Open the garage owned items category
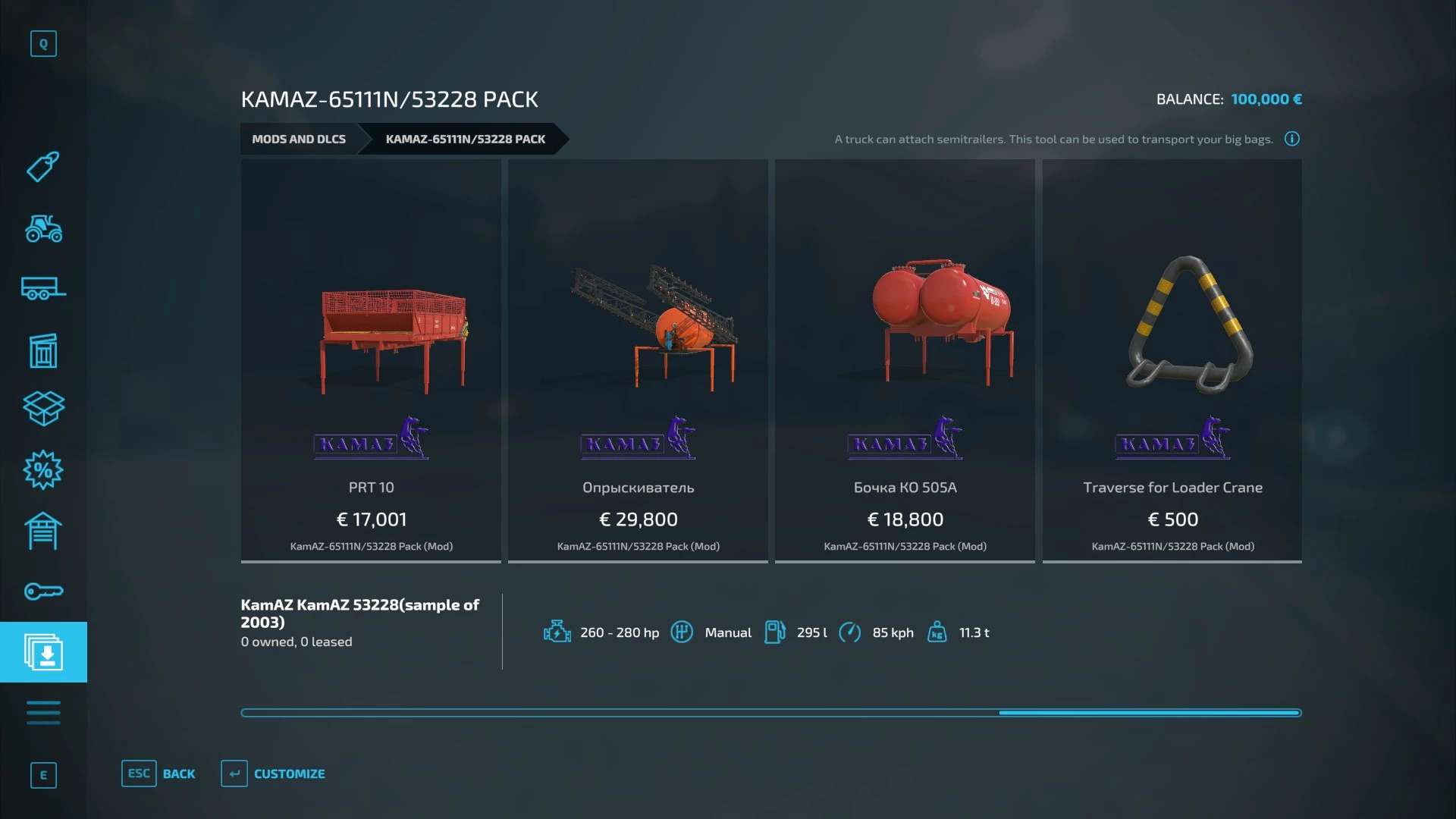The height and width of the screenshot is (819, 1456). click(43, 531)
